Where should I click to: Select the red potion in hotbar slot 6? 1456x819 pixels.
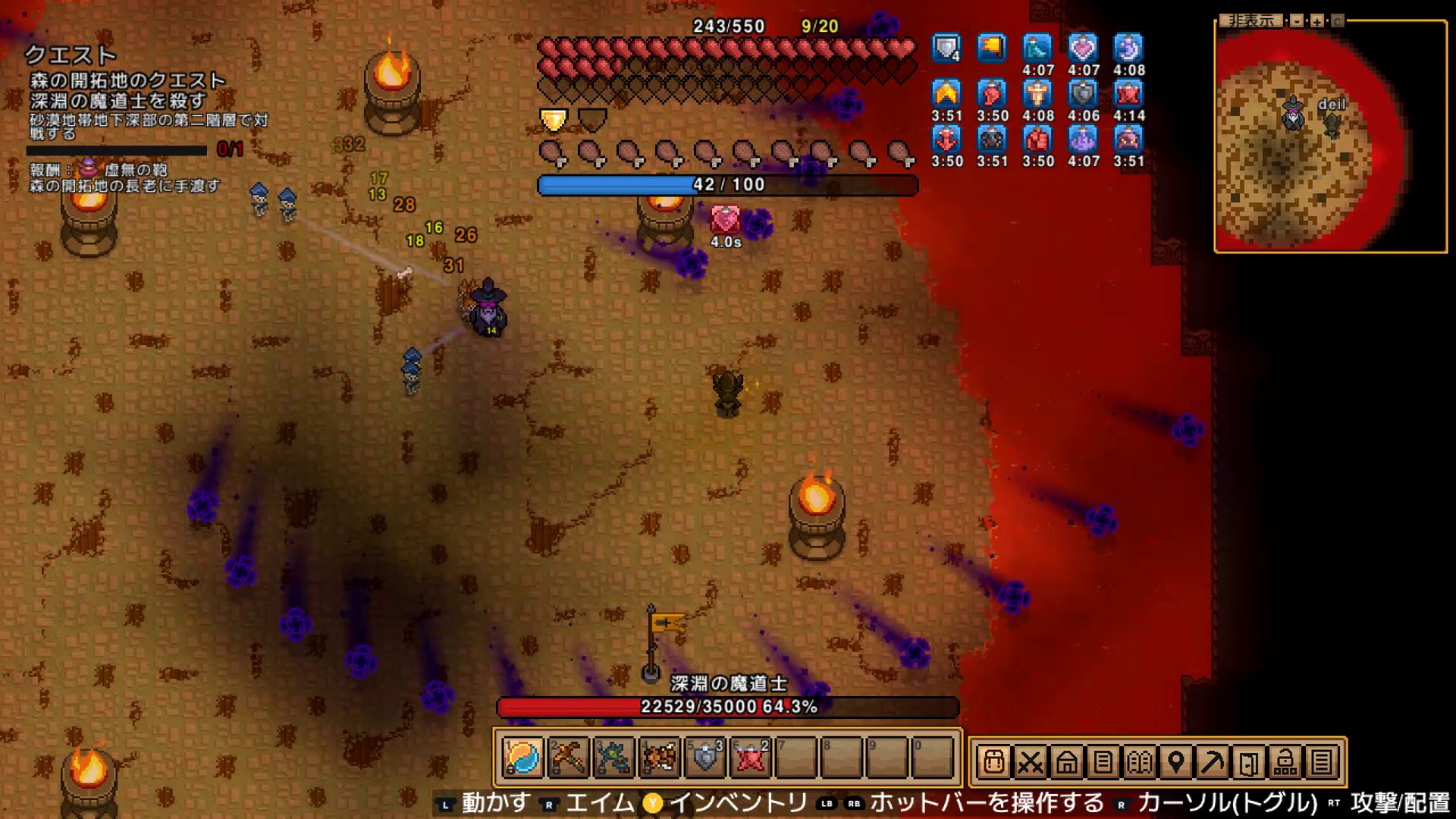tap(750, 758)
